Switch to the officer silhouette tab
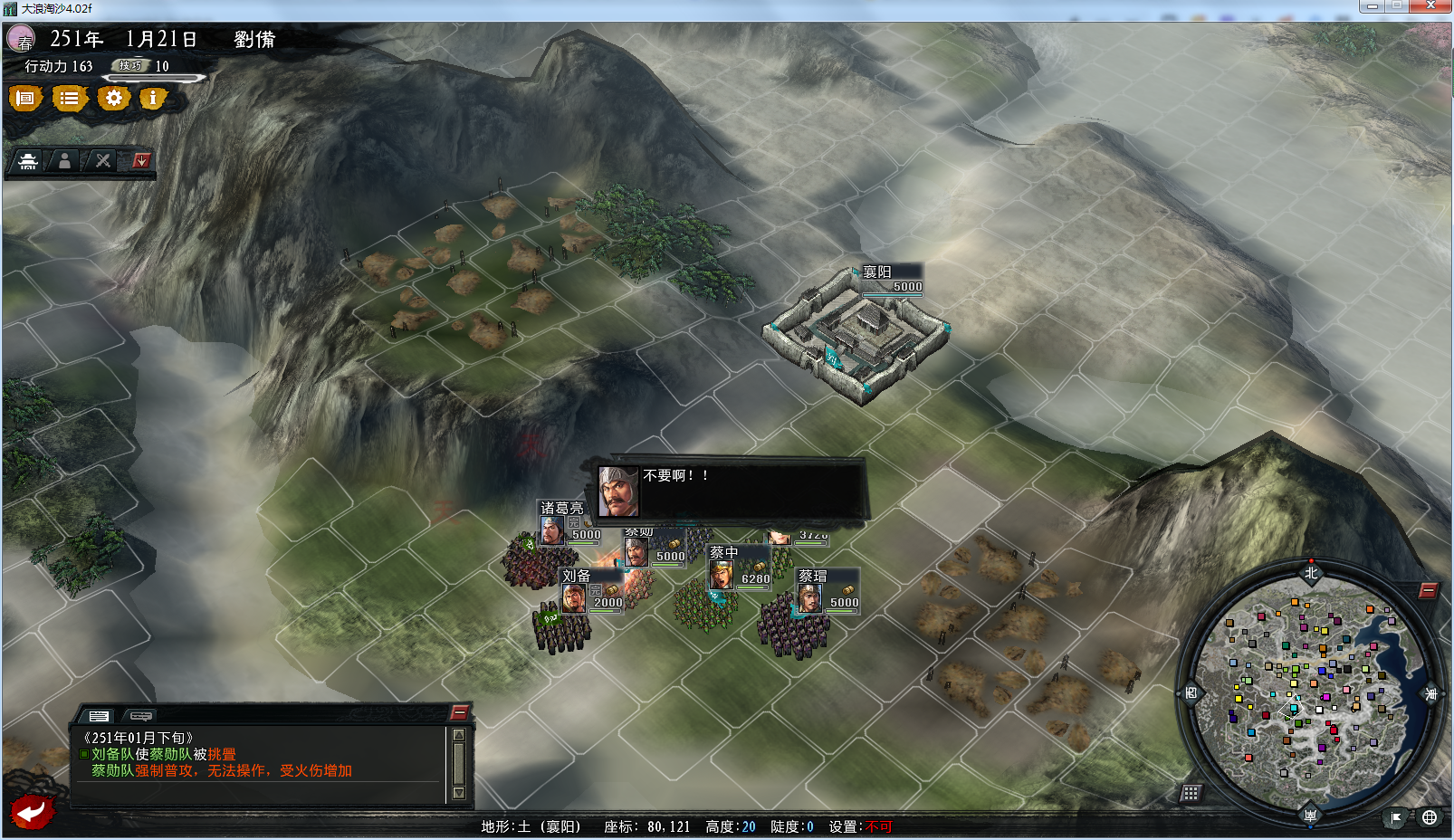 coord(64,161)
